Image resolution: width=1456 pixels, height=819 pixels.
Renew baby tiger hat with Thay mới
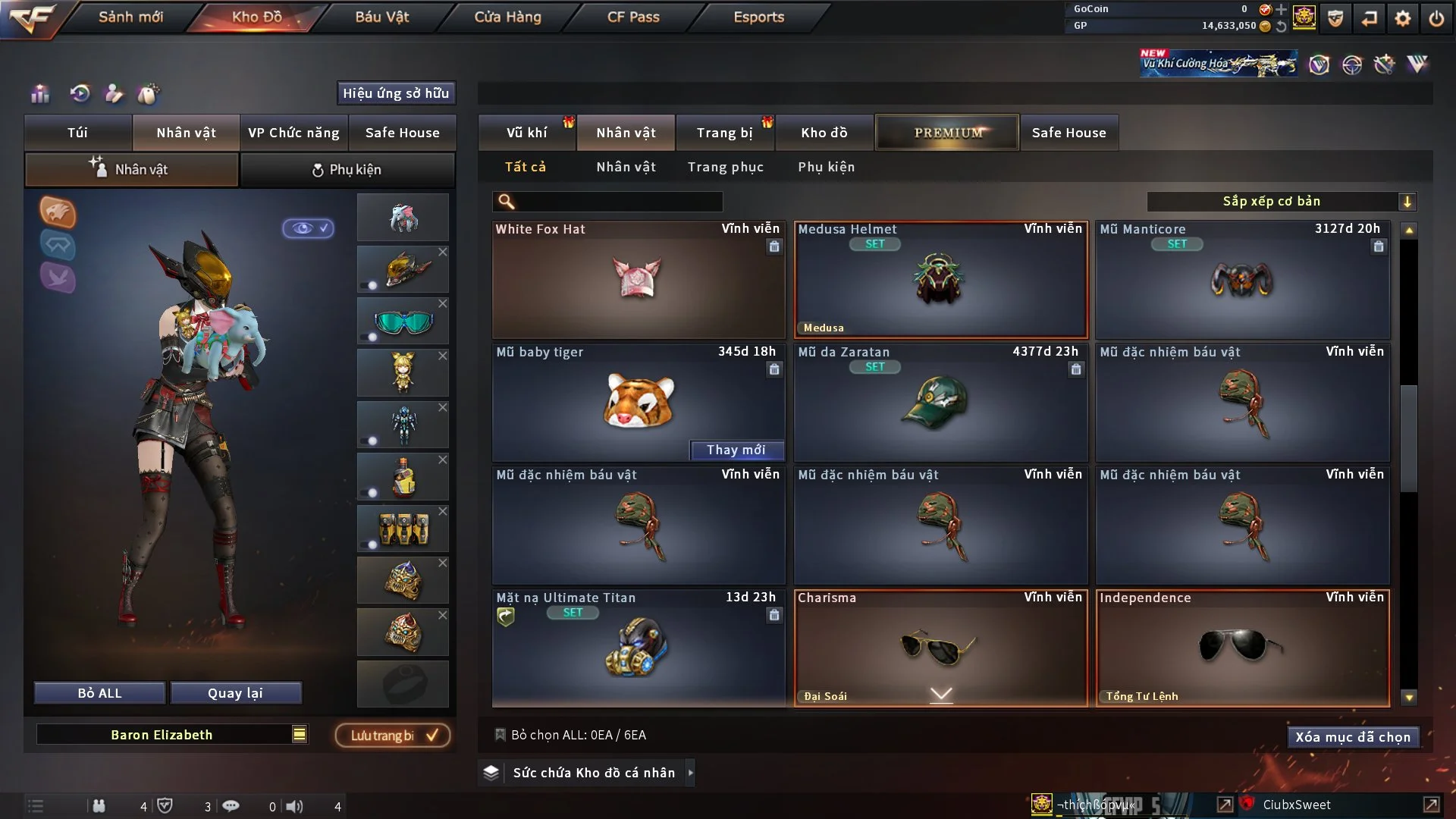[736, 450]
